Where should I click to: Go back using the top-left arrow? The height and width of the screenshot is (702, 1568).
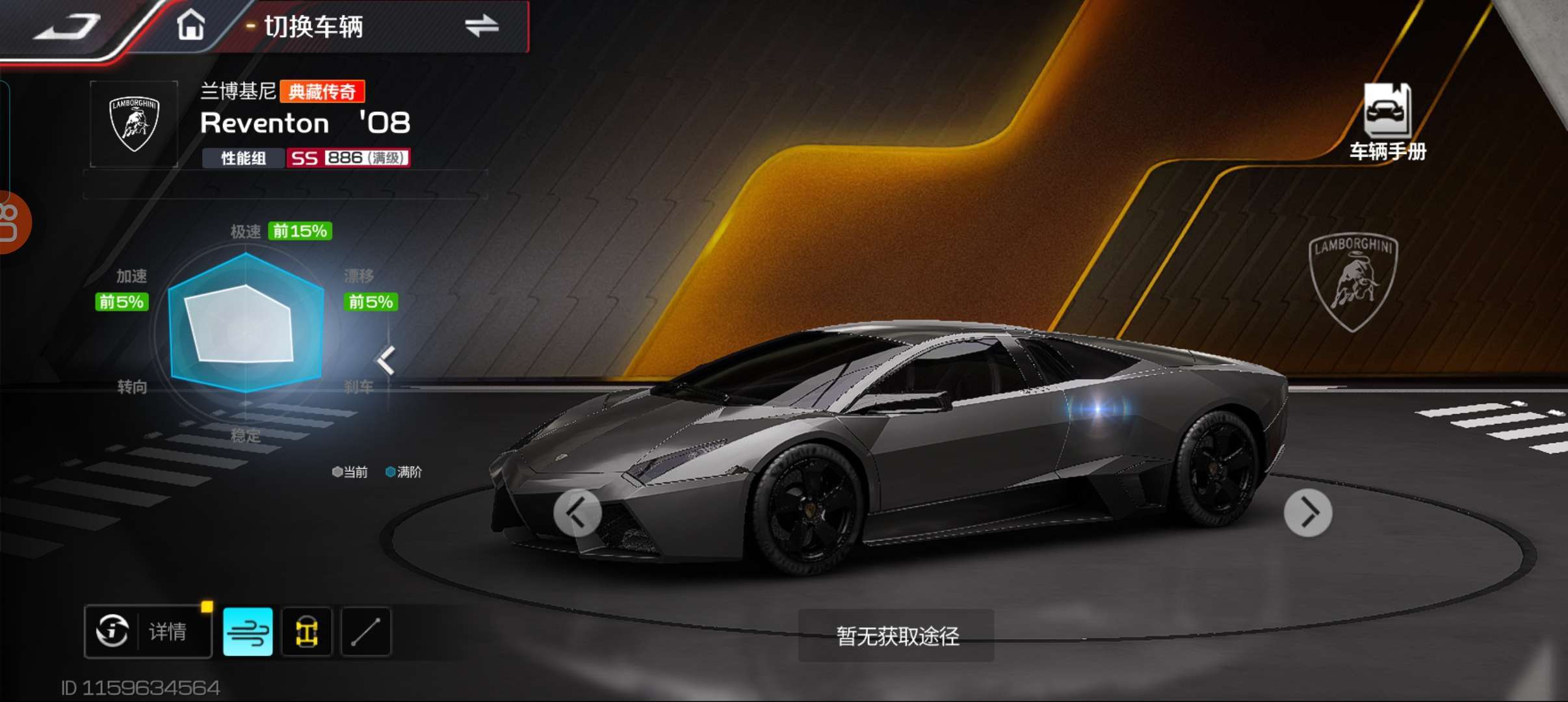click(68, 27)
